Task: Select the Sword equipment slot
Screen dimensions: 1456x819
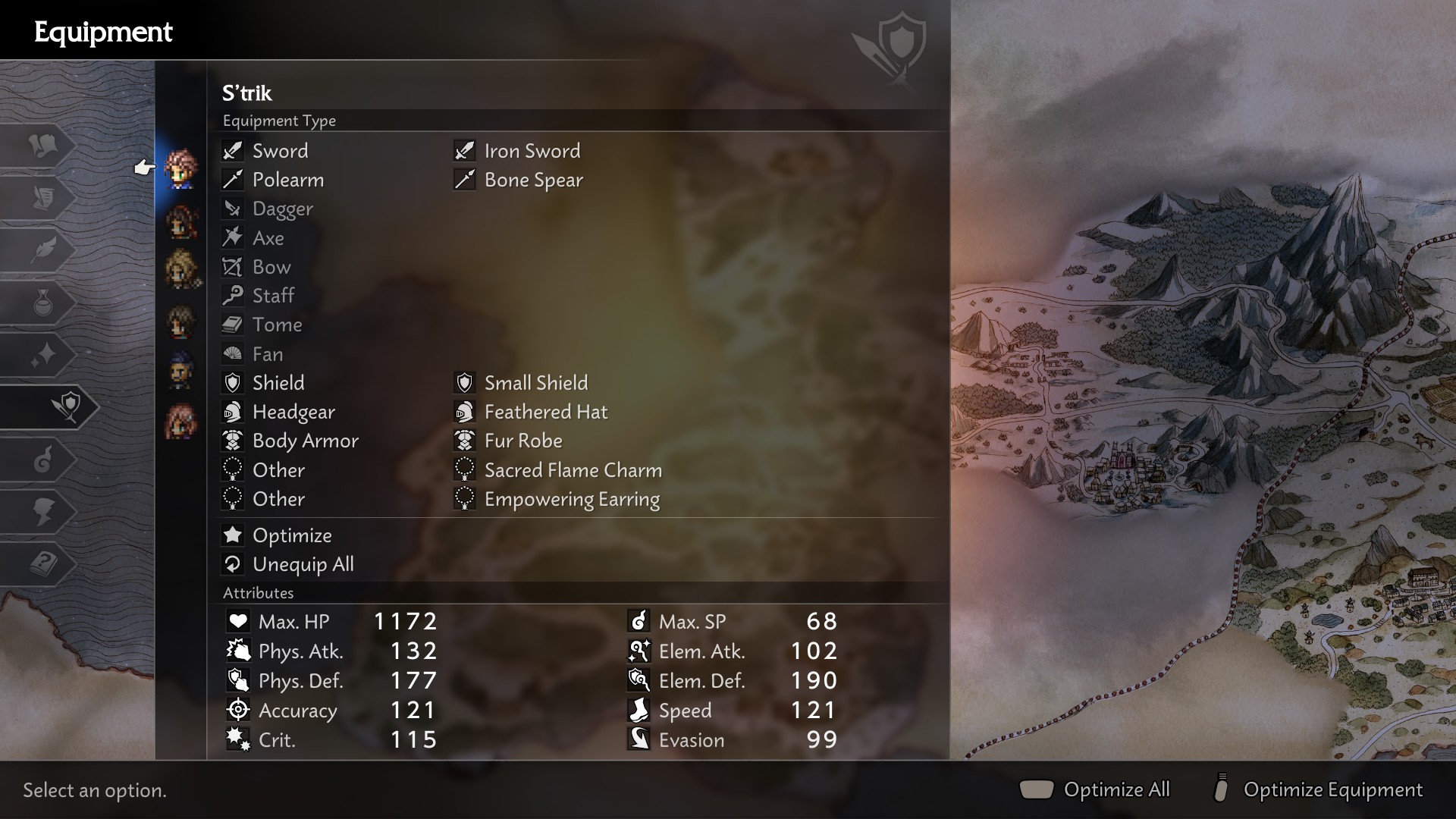Action: tap(280, 151)
